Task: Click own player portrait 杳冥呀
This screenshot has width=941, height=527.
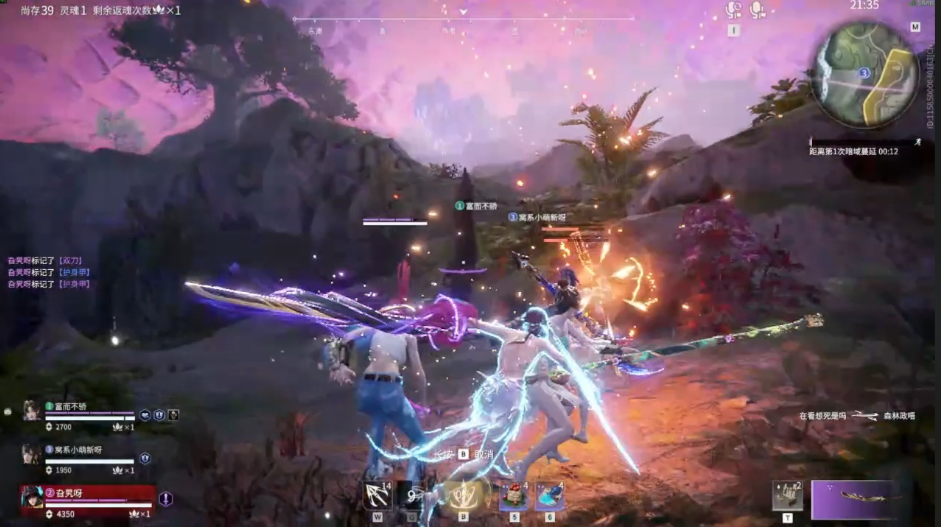Action: click(x=33, y=498)
